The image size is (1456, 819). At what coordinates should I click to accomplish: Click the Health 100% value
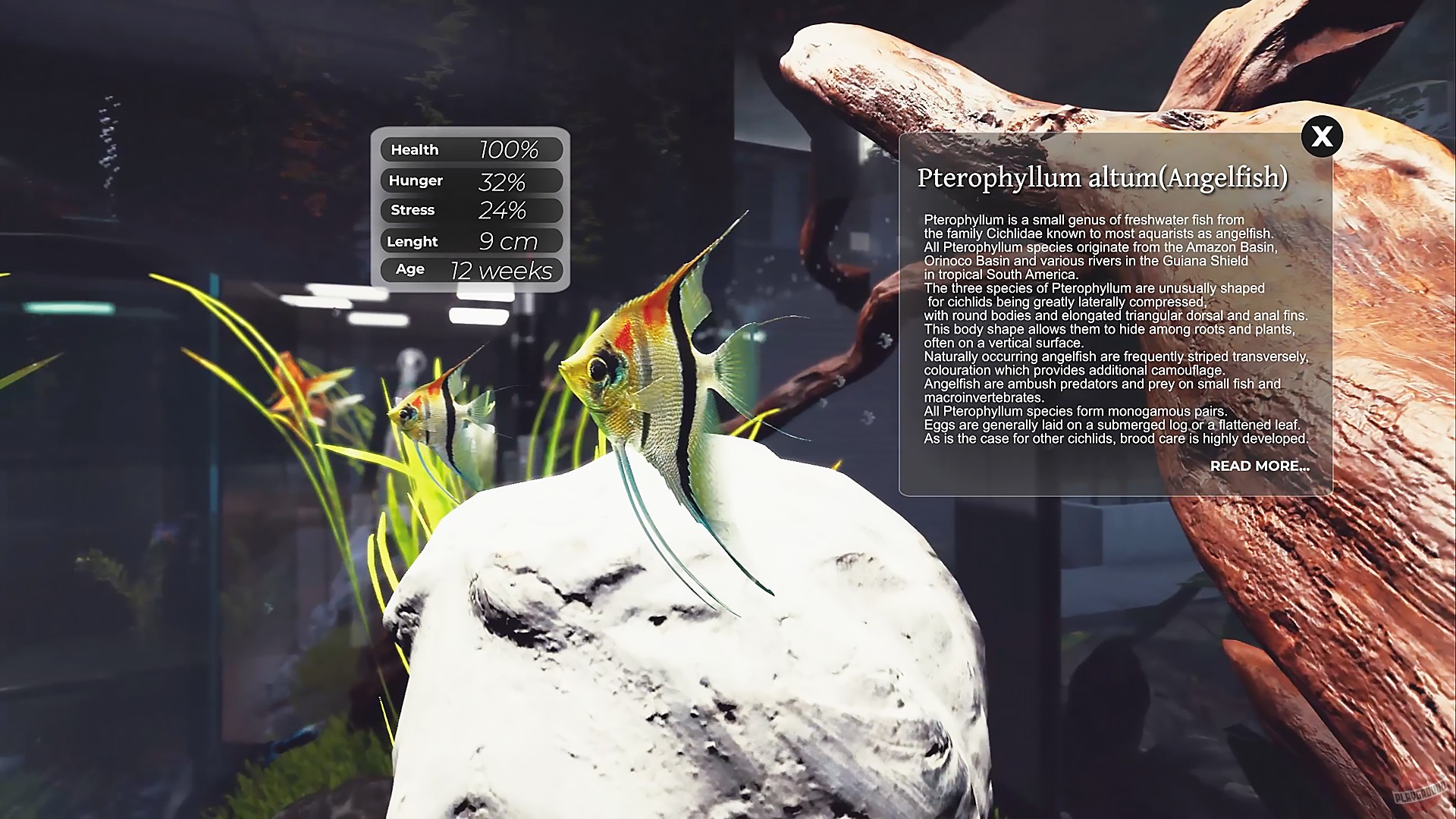pos(509,149)
